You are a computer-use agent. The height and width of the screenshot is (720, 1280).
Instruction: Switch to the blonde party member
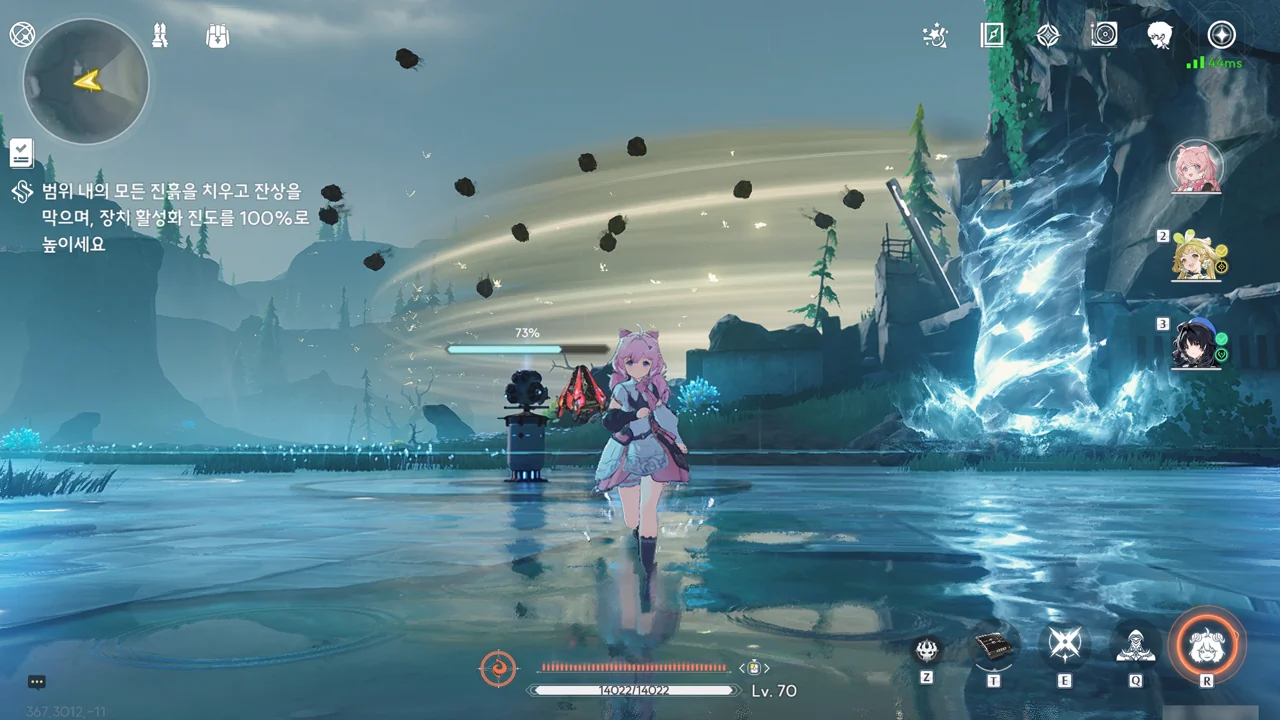pos(1198,258)
